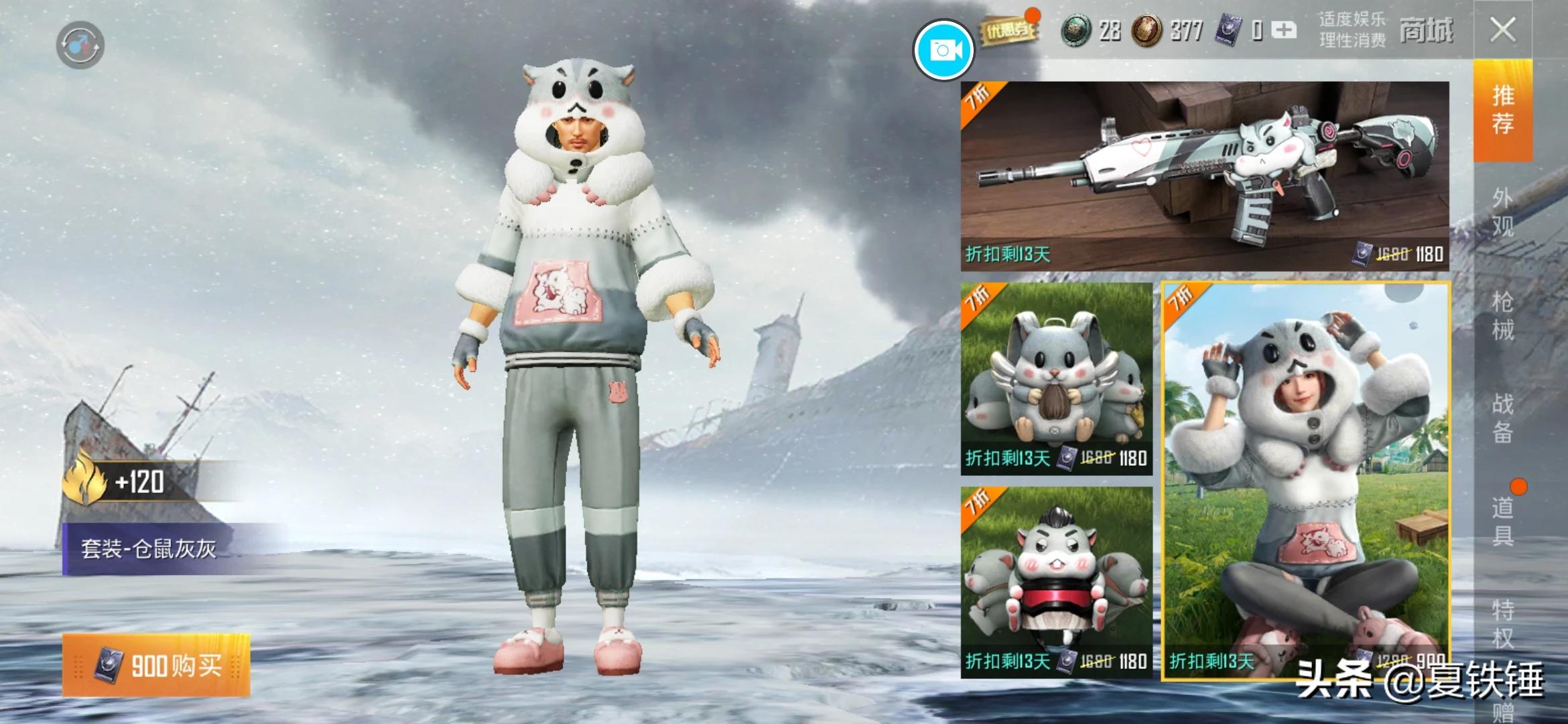Open the 优惠券 coupon ticket
Viewport: 1568px width, 724px height.
pos(1006,30)
